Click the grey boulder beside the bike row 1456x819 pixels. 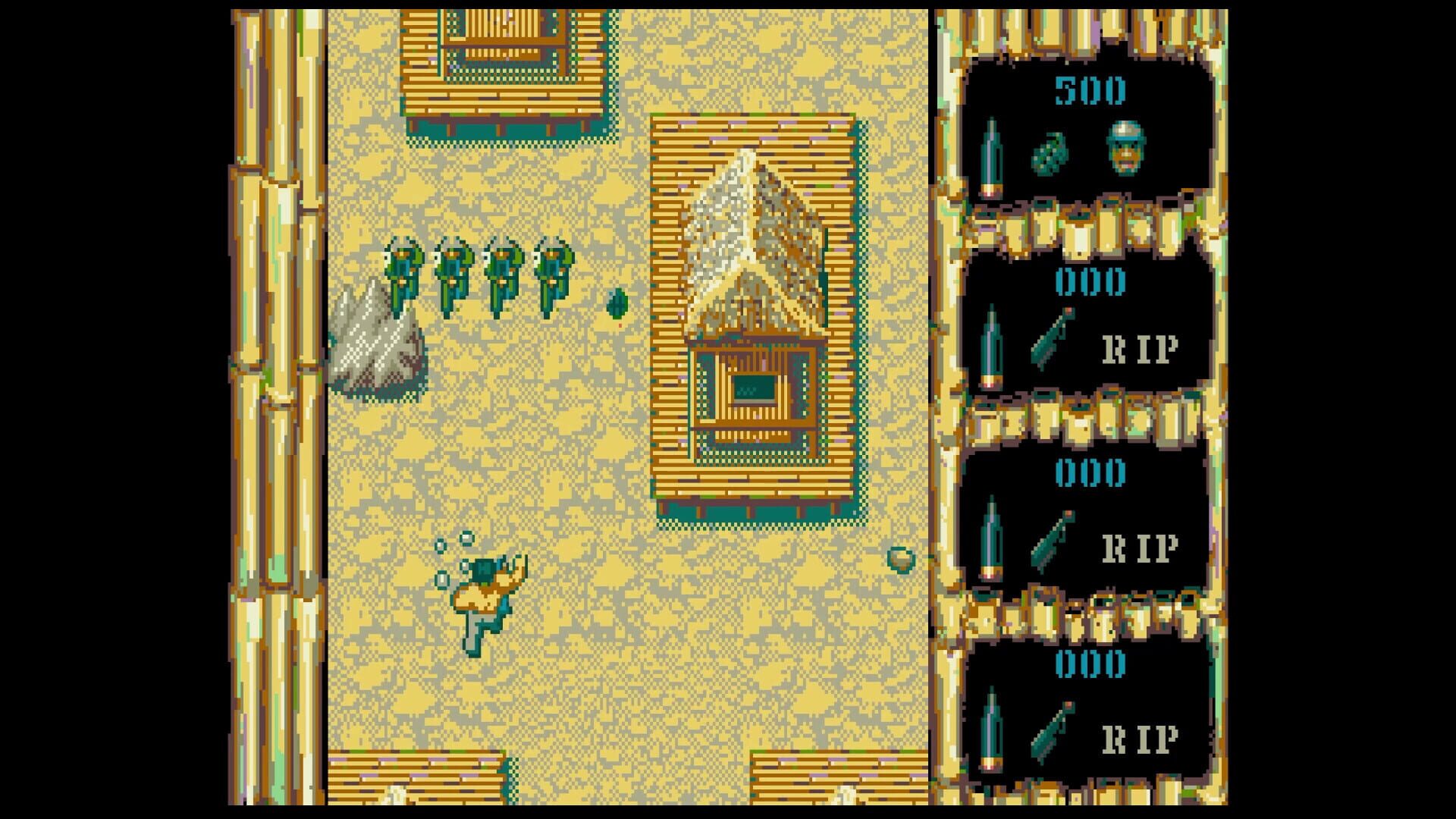pos(377,341)
